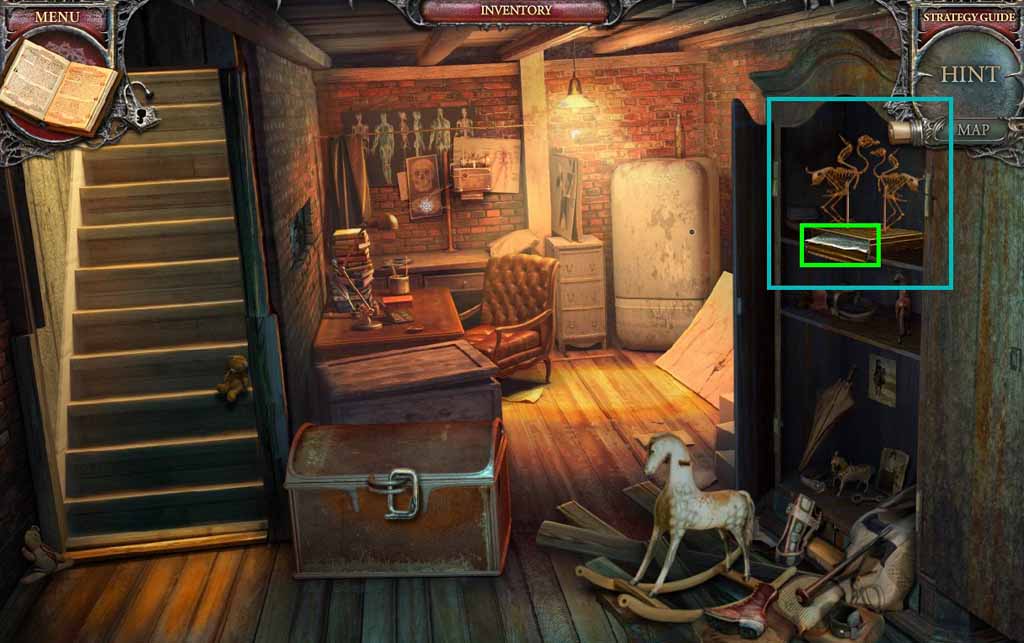Open the Strategy Guide

click(x=967, y=17)
